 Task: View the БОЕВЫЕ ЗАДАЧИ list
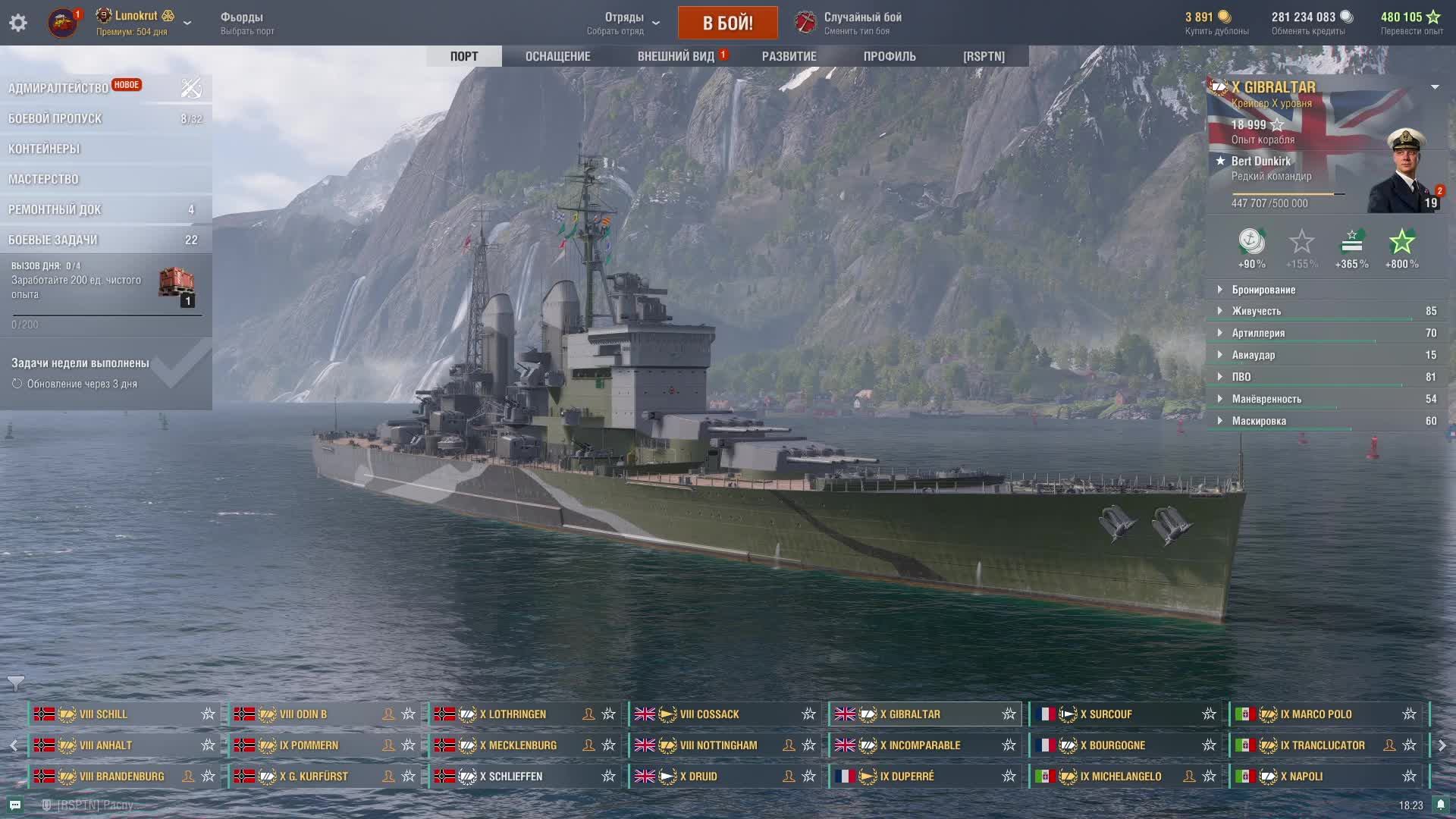[53, 240]
